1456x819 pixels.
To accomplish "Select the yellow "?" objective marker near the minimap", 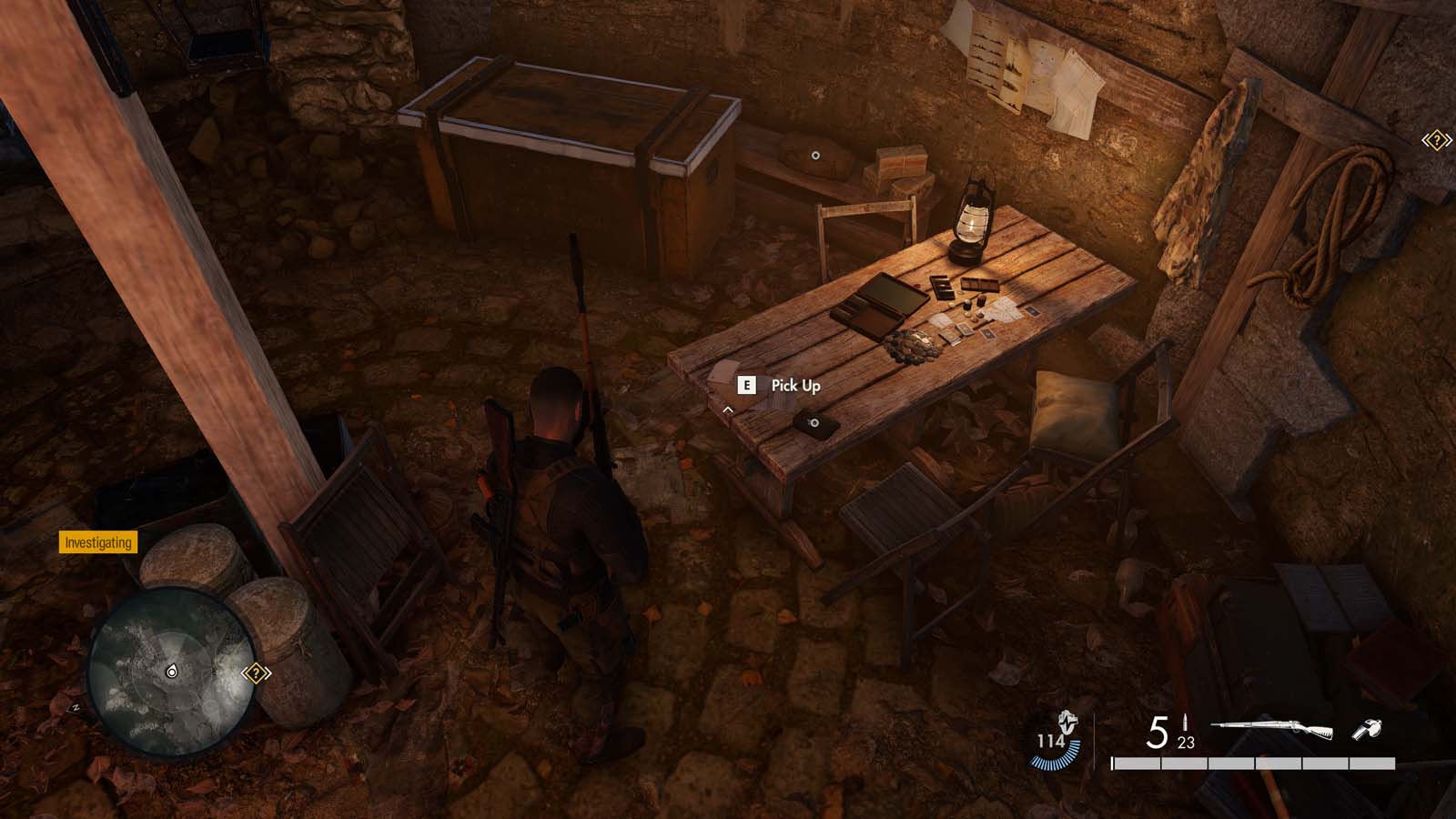I will (256, 672).
